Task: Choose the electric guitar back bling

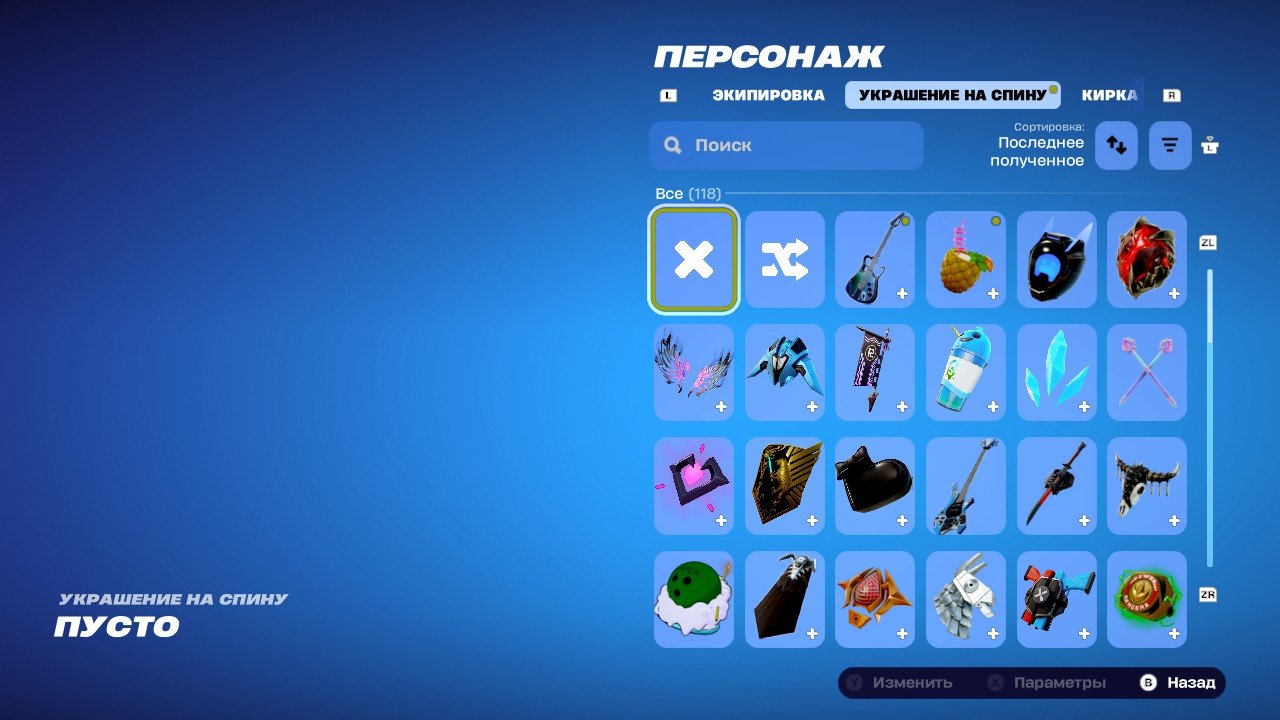Action: tap(875, 260)
